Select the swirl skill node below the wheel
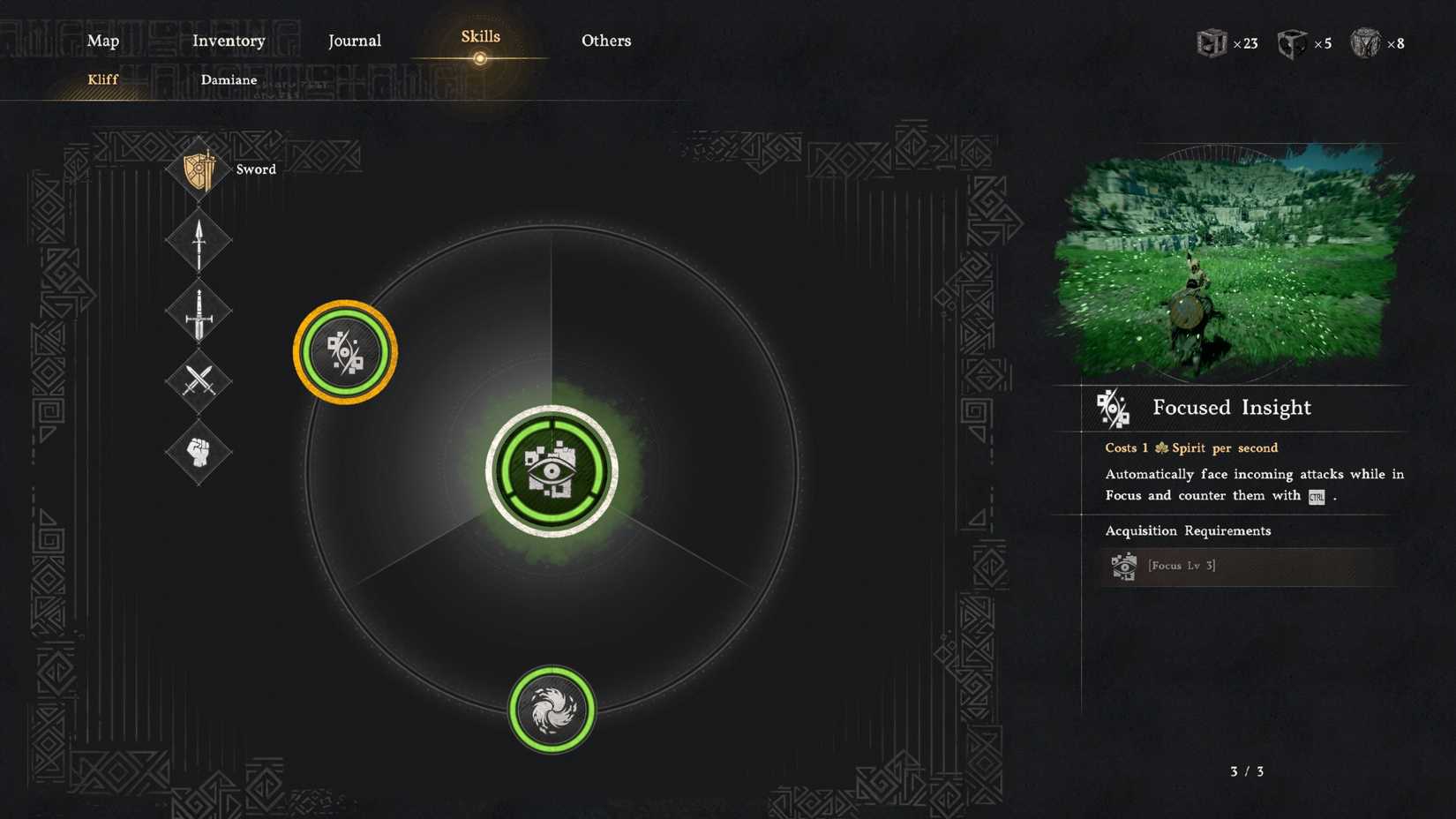Screen dimensions: 1456x819 point(551,708)
